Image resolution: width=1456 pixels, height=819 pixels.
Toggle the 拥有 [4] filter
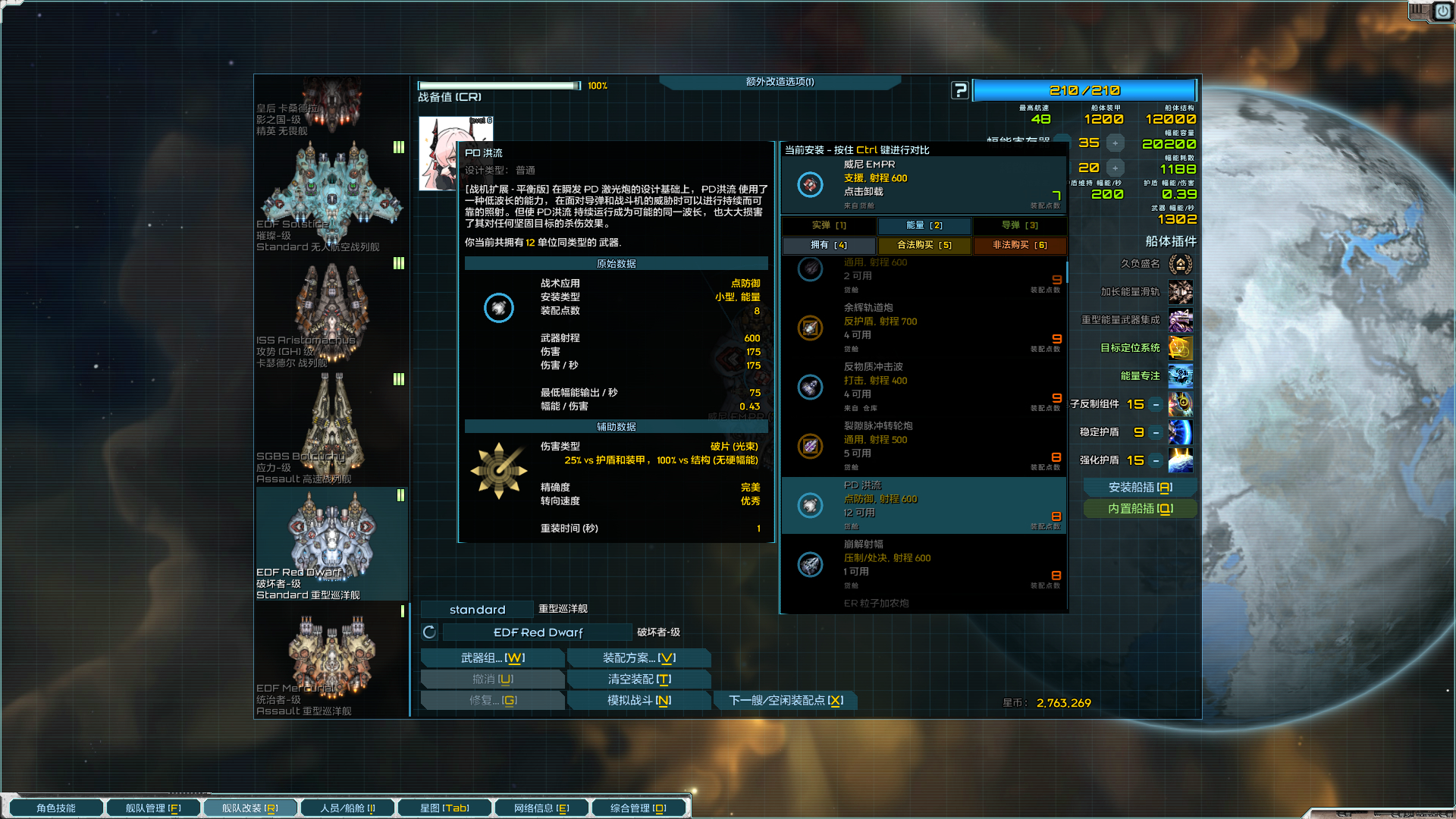point(828,245)
